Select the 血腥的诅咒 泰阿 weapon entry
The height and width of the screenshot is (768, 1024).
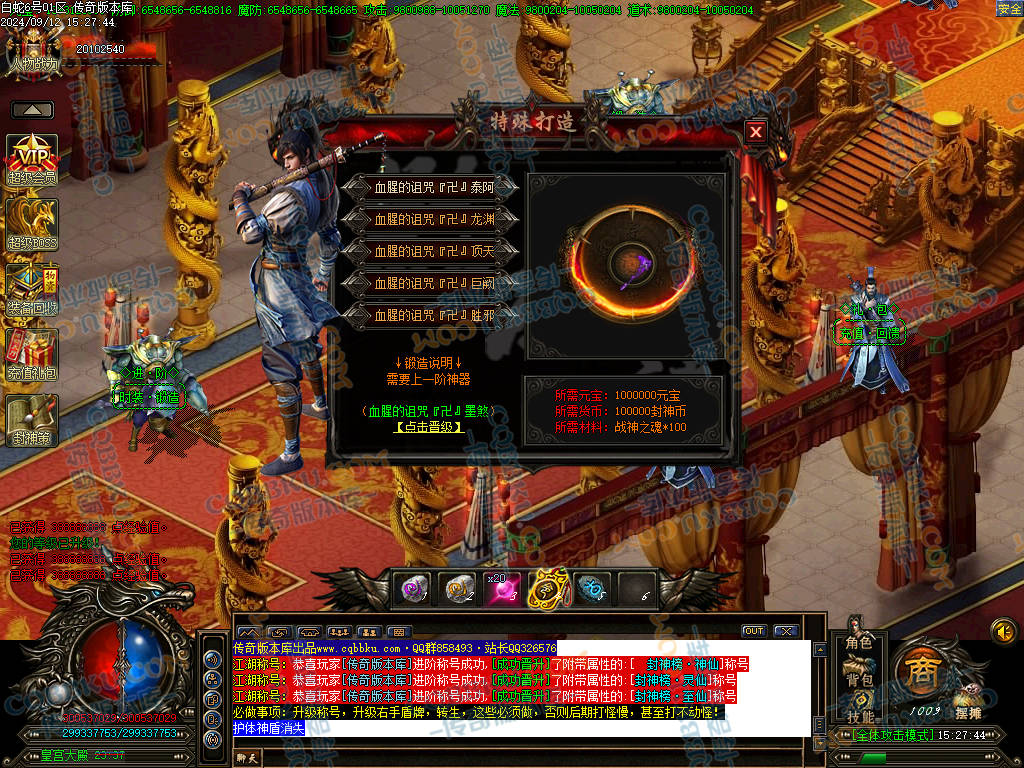431,187
